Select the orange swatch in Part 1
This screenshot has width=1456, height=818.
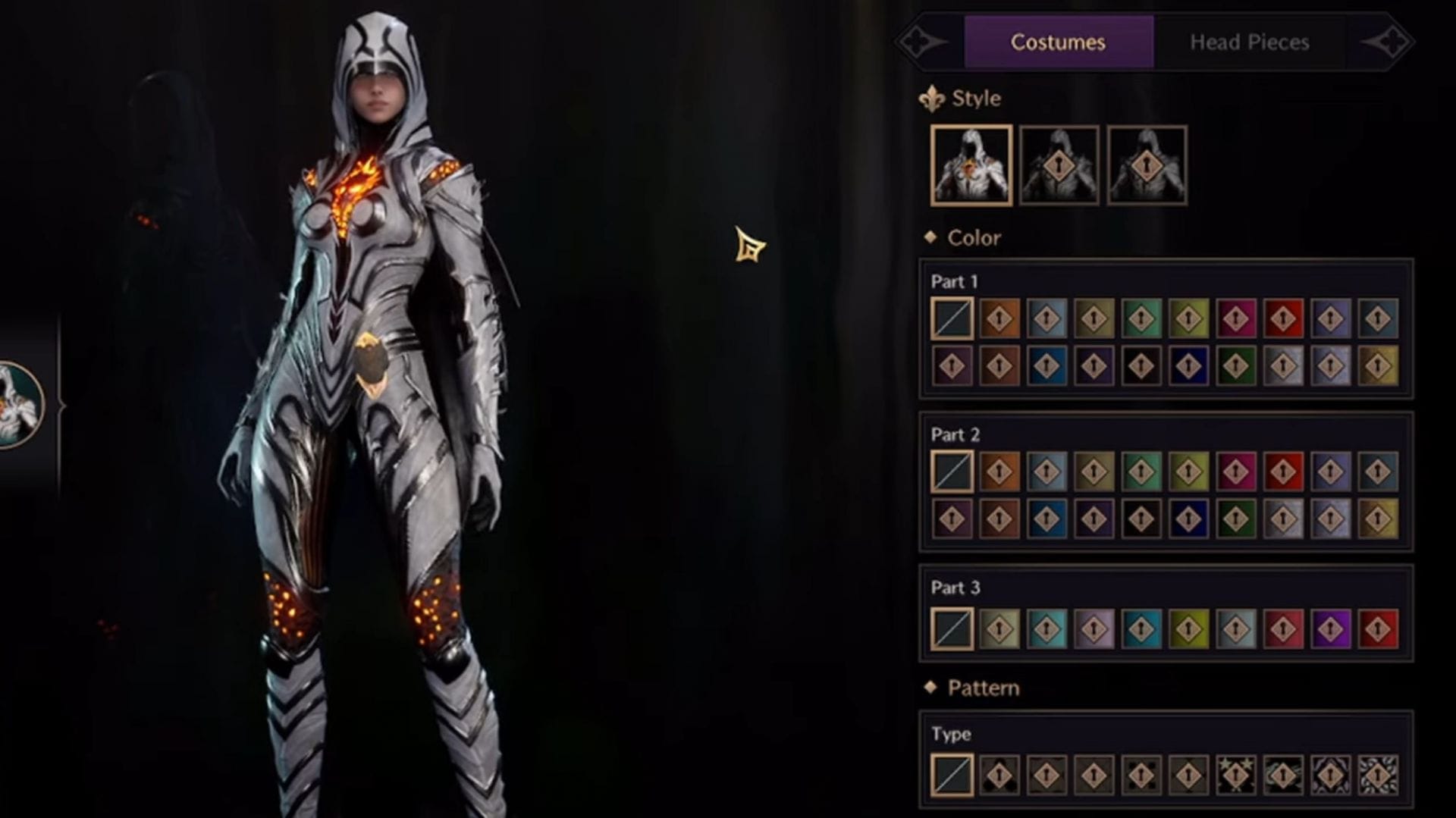click(999, 318)
